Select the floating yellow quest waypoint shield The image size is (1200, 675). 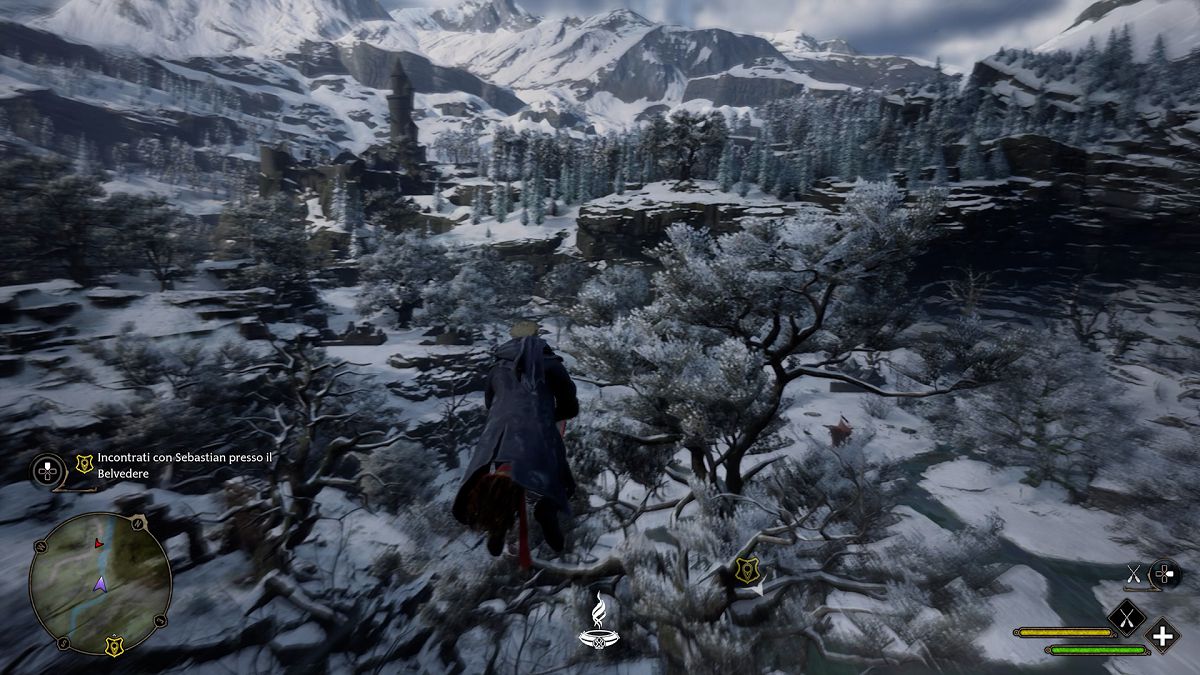tap(745, 570)
